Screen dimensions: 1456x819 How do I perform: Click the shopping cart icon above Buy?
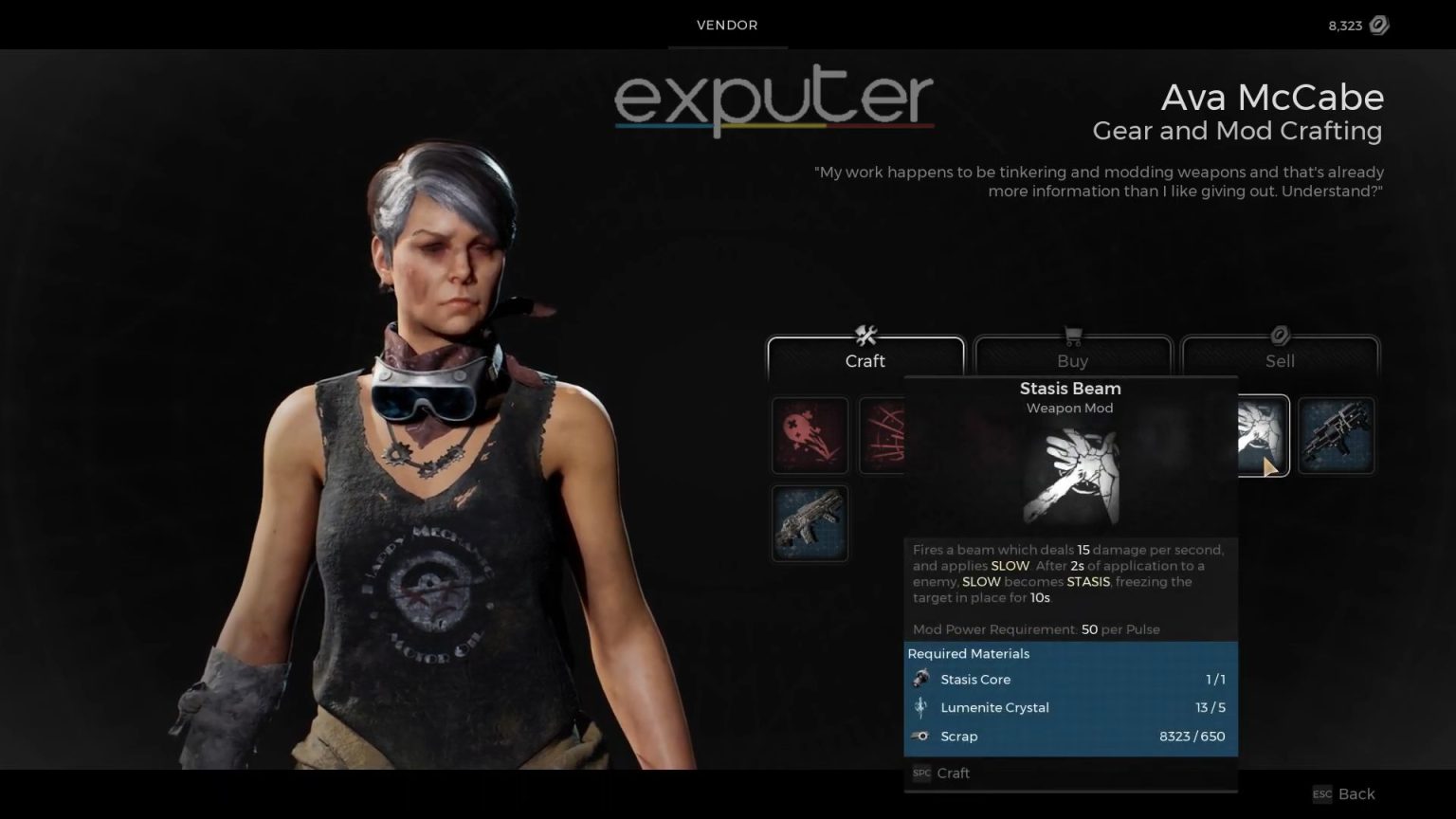coord(1072,336)
